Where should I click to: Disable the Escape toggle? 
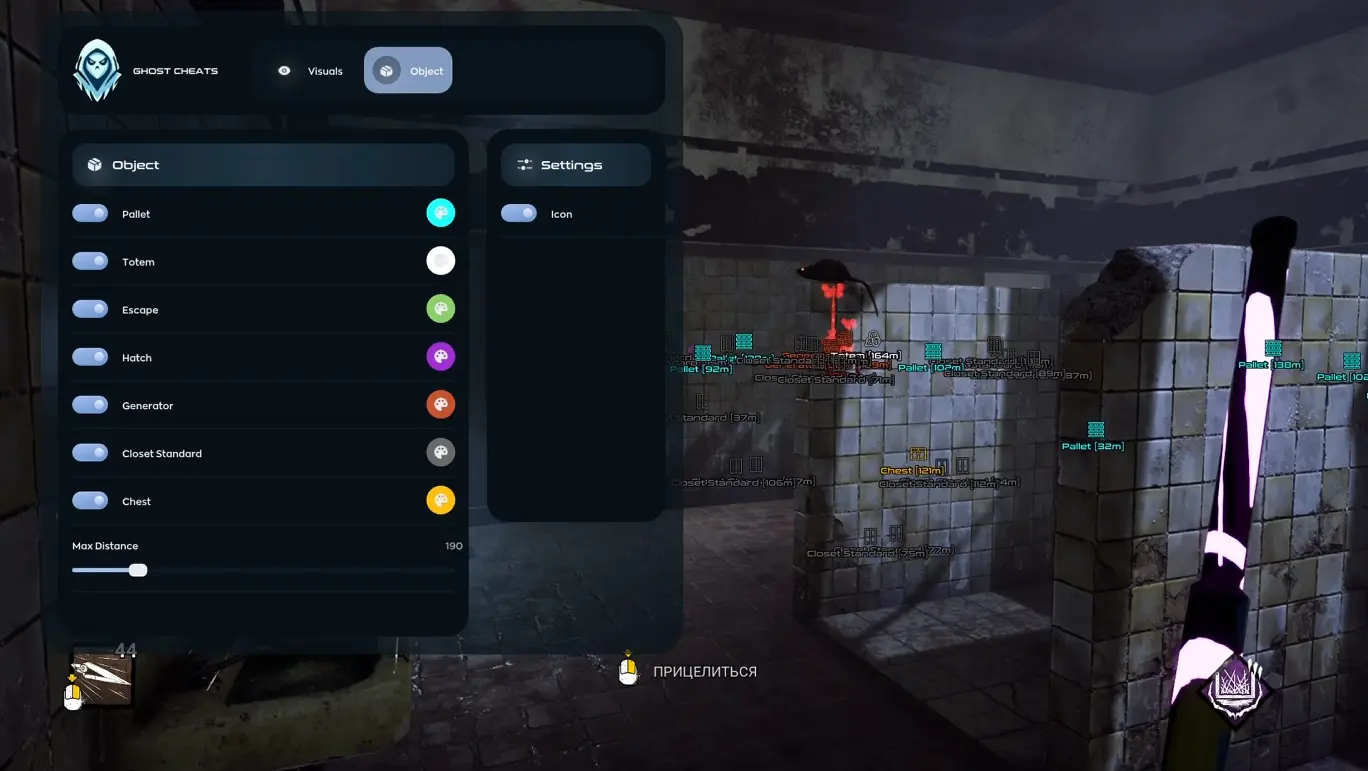[x=90, y=309]
